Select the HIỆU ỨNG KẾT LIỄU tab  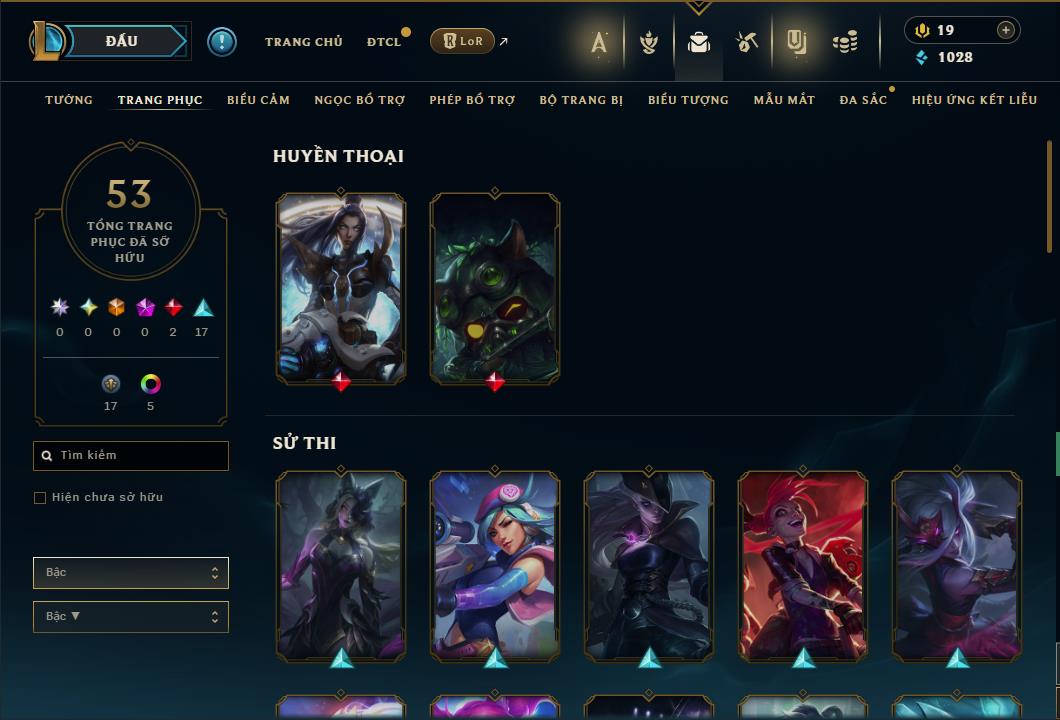(x=974, y=100)
